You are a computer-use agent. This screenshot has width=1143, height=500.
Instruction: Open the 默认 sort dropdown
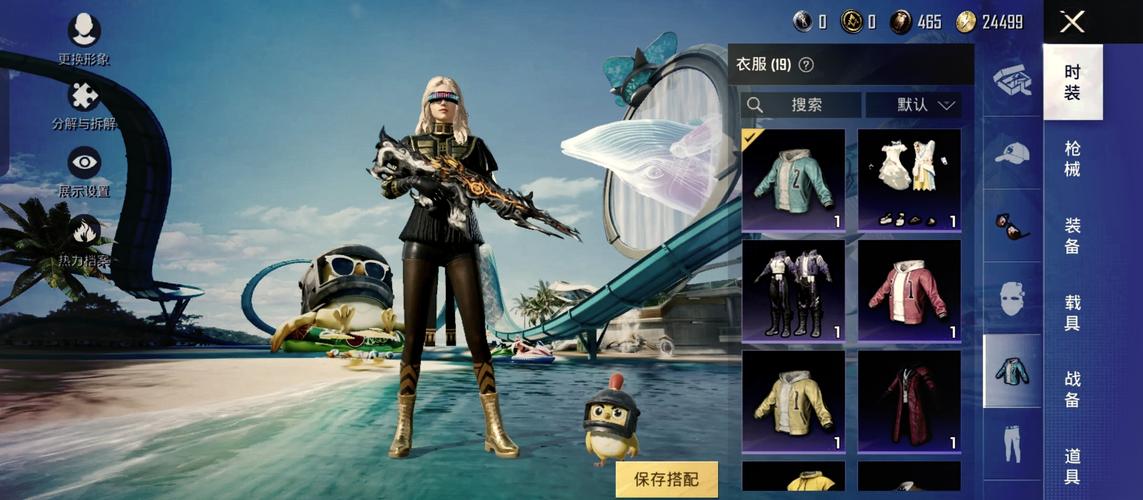(913, 105)
